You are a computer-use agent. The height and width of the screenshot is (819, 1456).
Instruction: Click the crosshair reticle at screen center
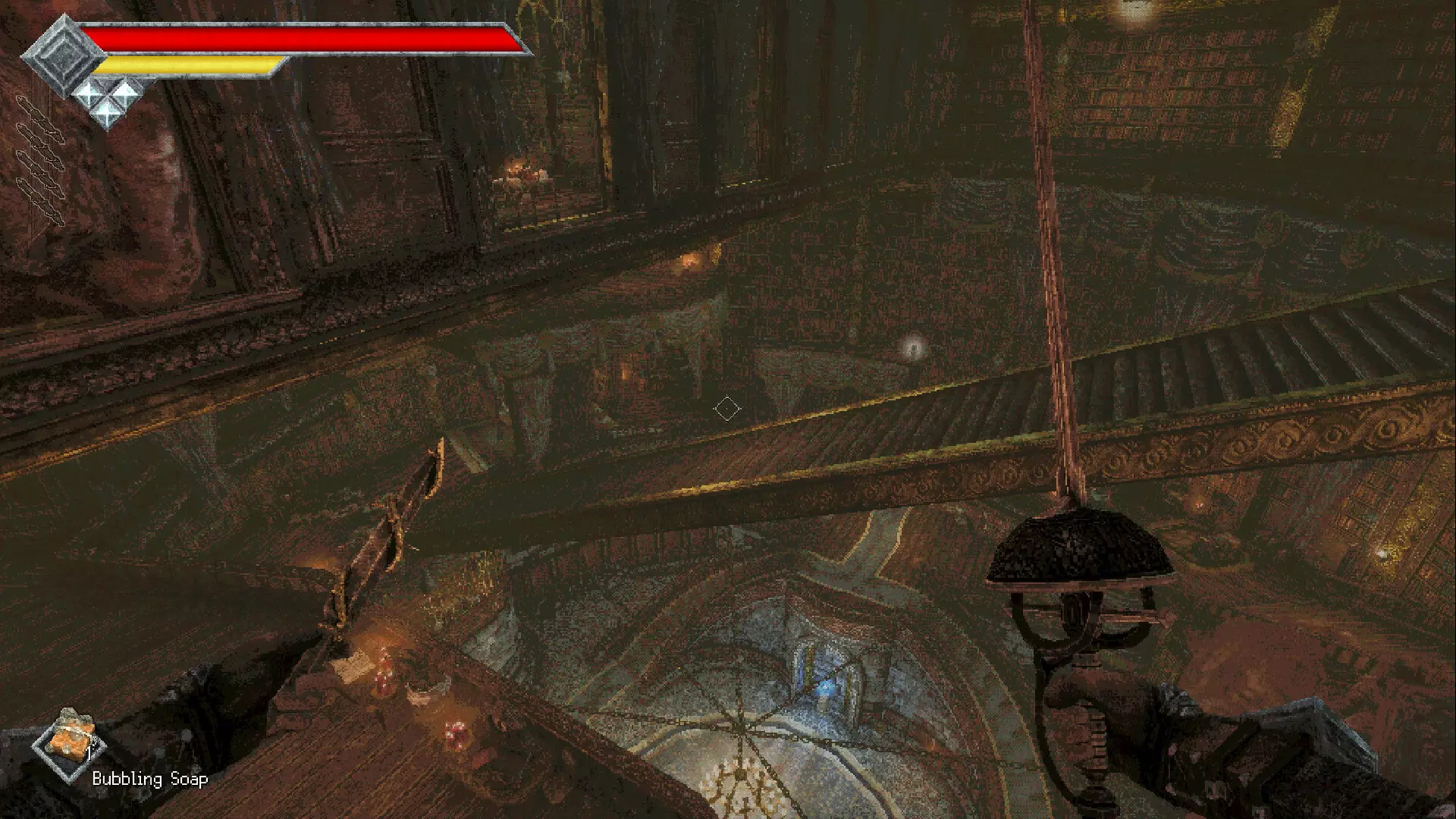(x=727, y=409)
